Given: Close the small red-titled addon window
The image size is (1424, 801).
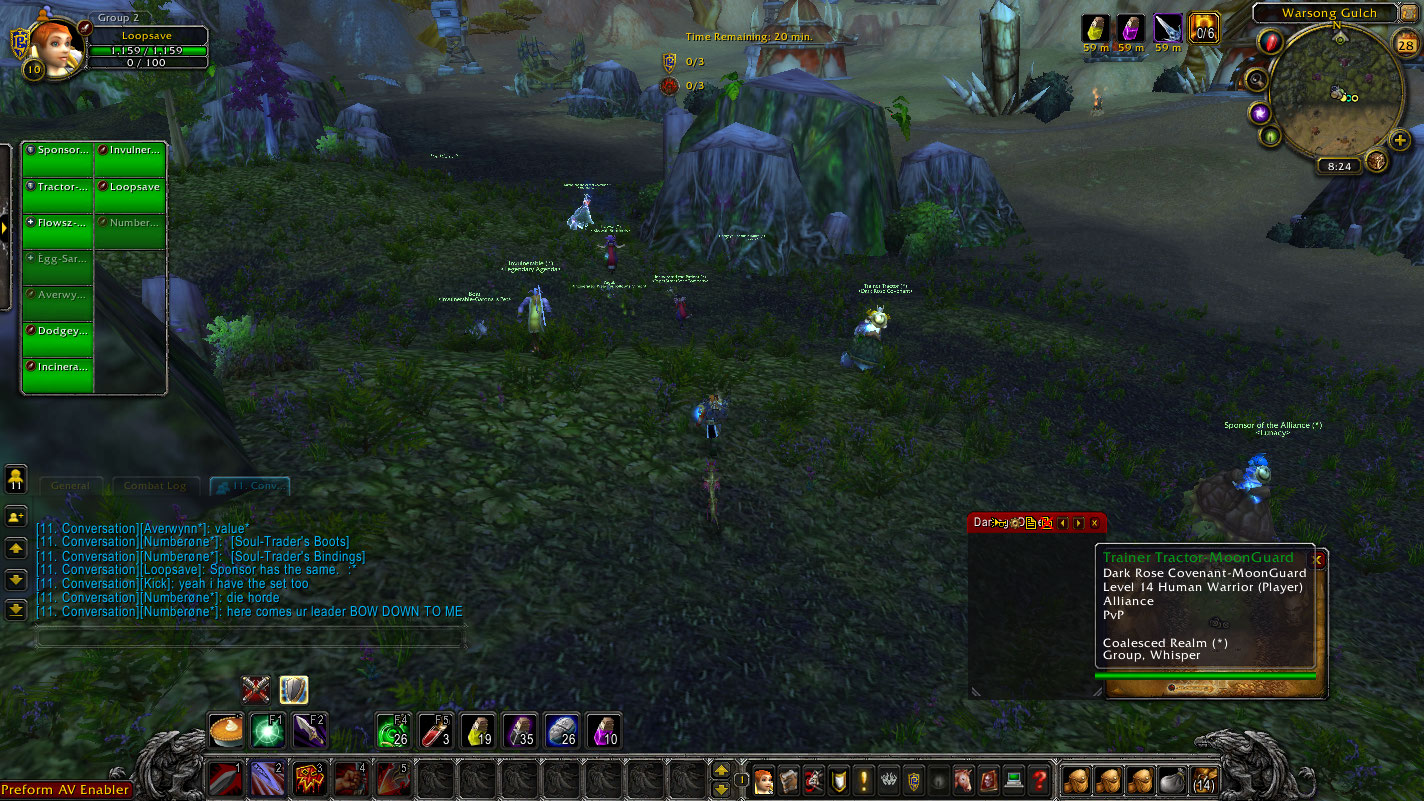Looking at the screenshot, I should tap(1095, 523).
